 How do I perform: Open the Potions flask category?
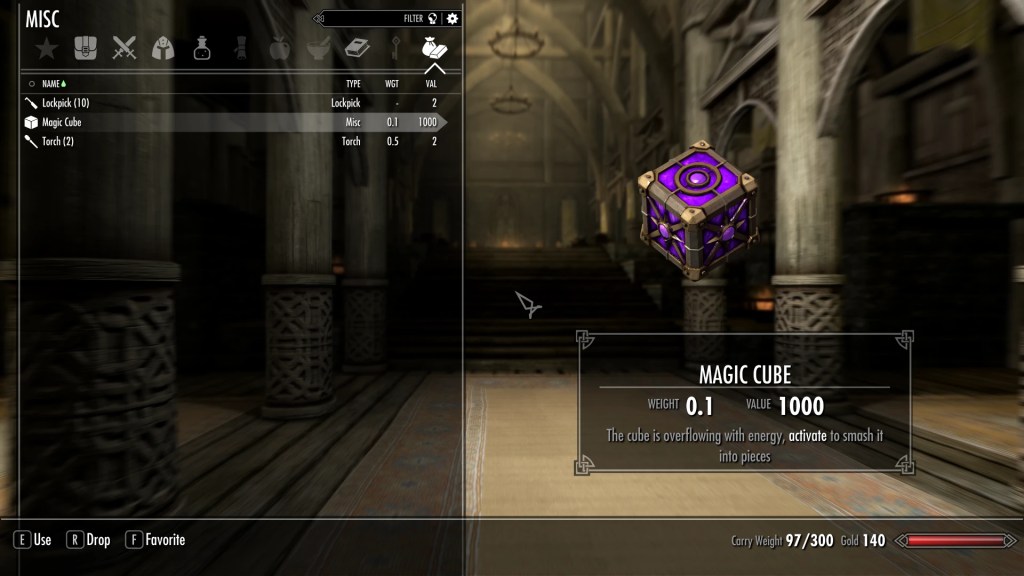(x=202, y=47)
